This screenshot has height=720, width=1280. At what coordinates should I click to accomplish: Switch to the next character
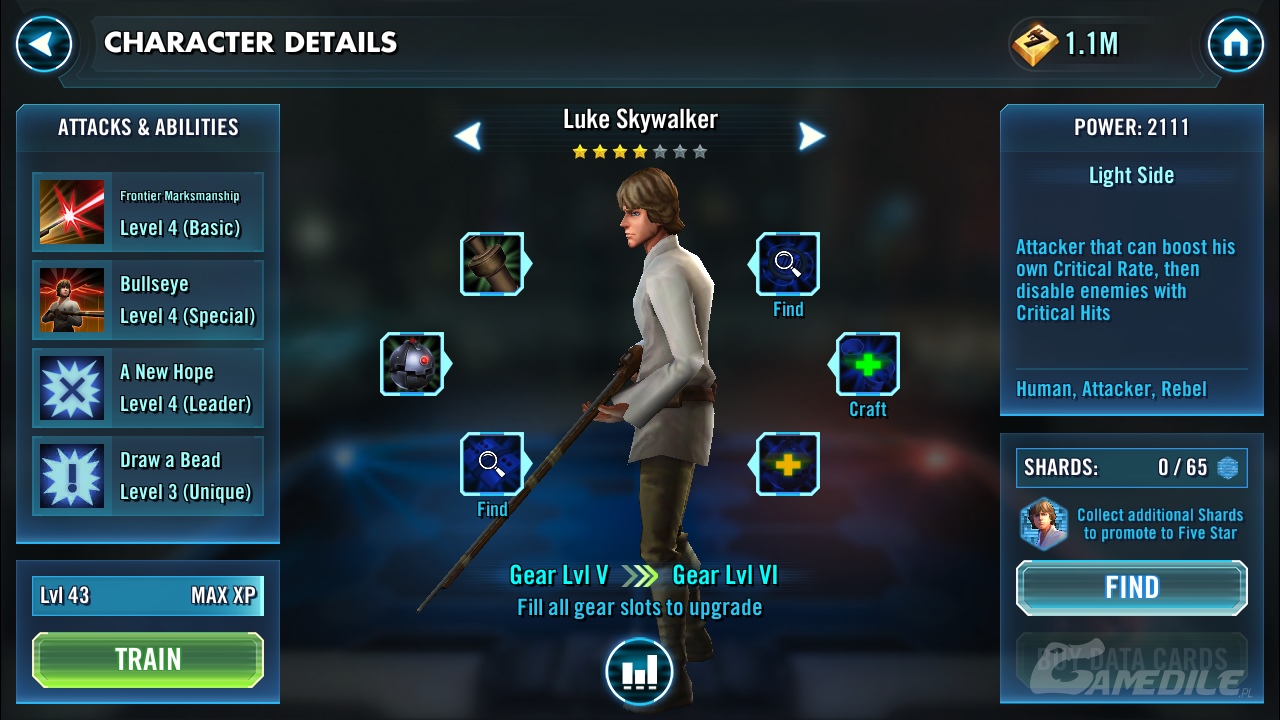tap(812, 136)
